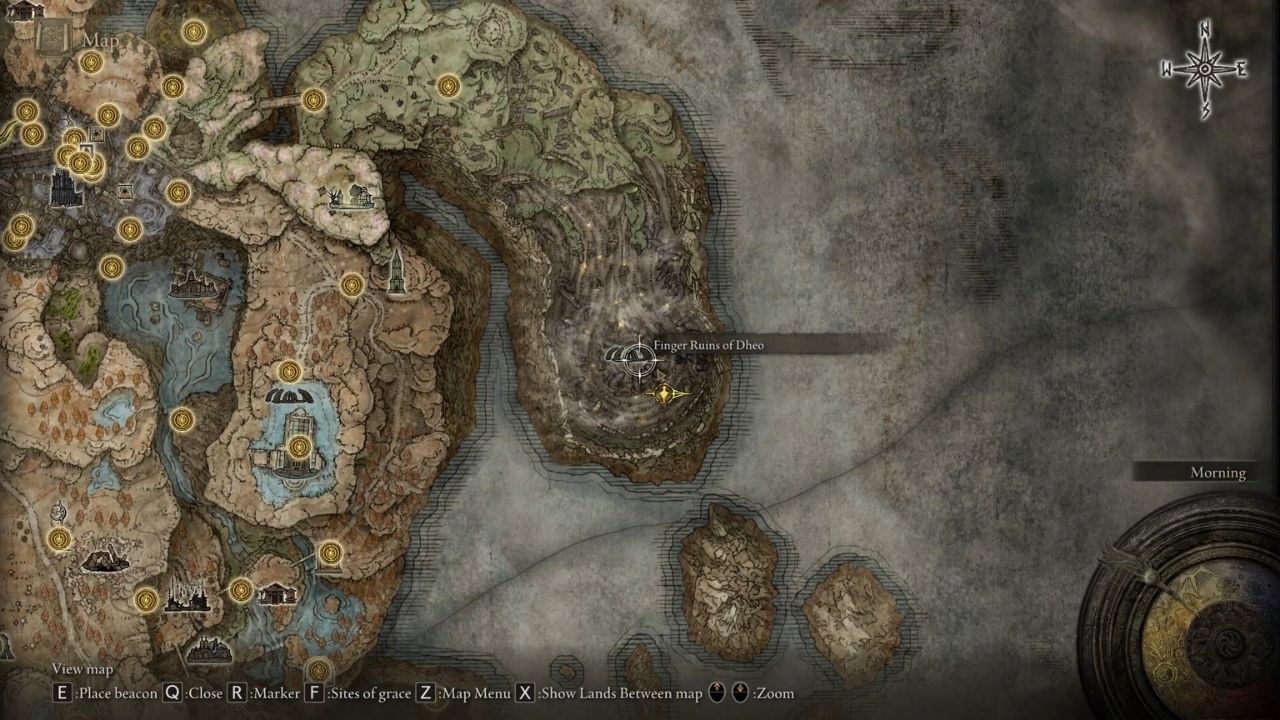The width and height of the screenshot is (1280, 720).
Task: Click the Map scroll icon
Action: [52, 38]
